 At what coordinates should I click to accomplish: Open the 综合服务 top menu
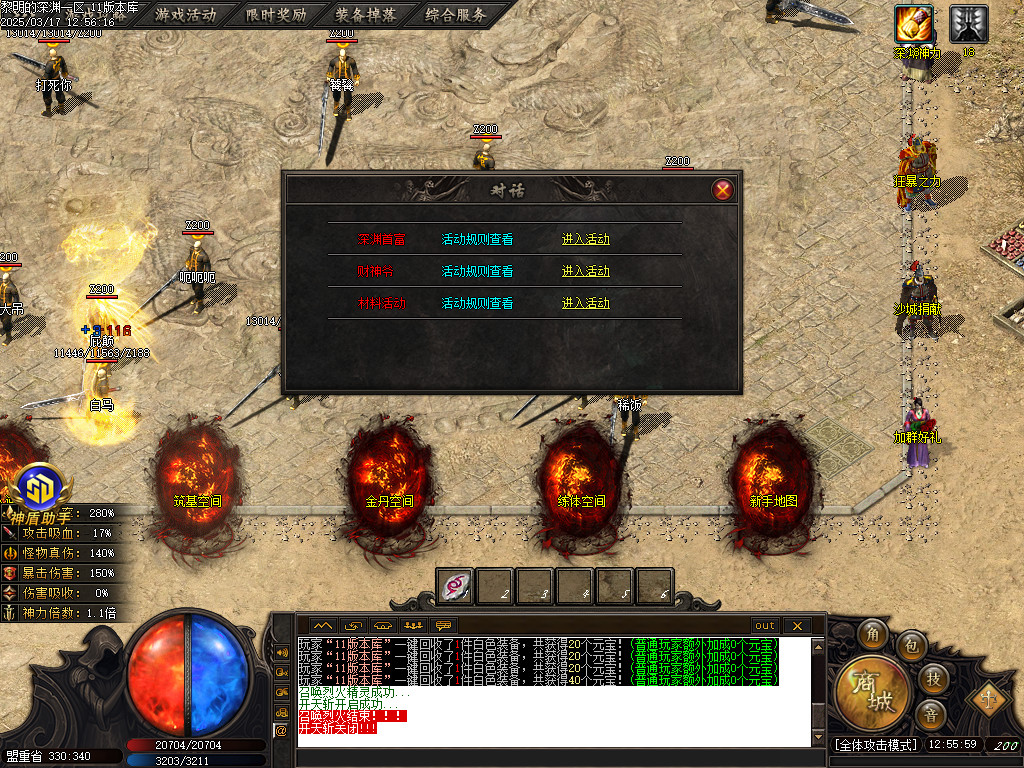[x=456, y=15]
